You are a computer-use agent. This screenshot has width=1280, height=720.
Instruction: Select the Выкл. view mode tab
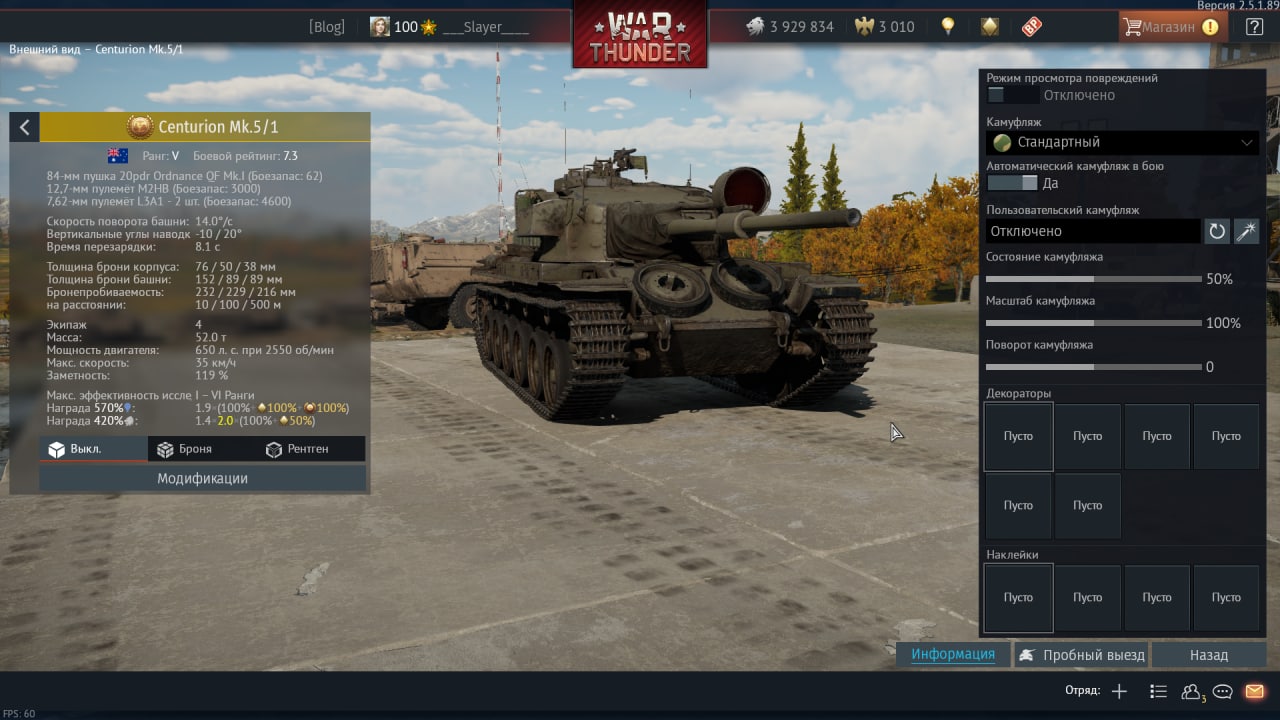coord(75,449)
